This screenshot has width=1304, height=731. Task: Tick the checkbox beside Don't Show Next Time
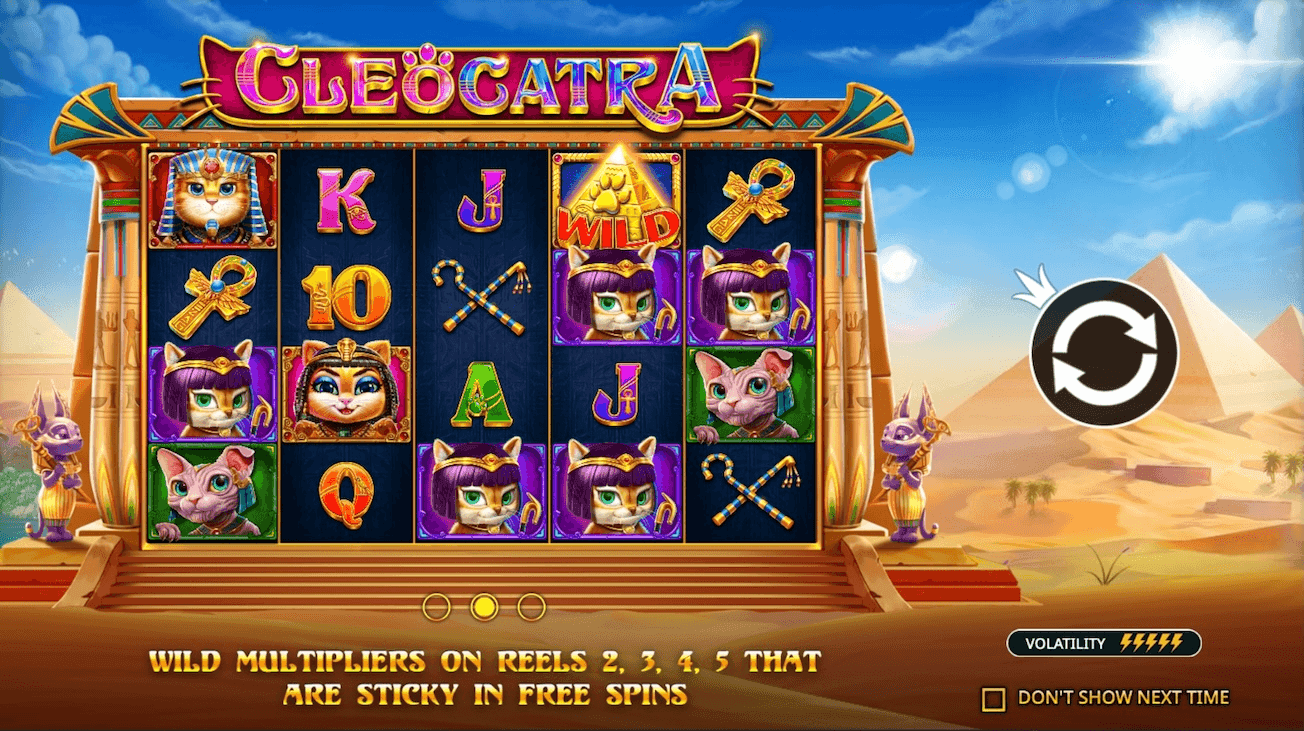(x=994, y=697)
